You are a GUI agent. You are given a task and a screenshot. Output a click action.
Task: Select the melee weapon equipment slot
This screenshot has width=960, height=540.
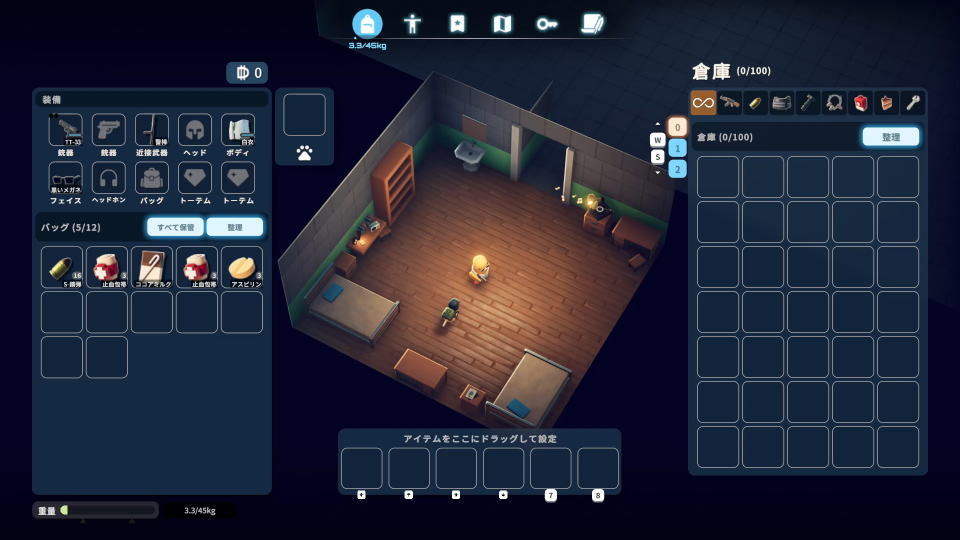click(152, 131)
